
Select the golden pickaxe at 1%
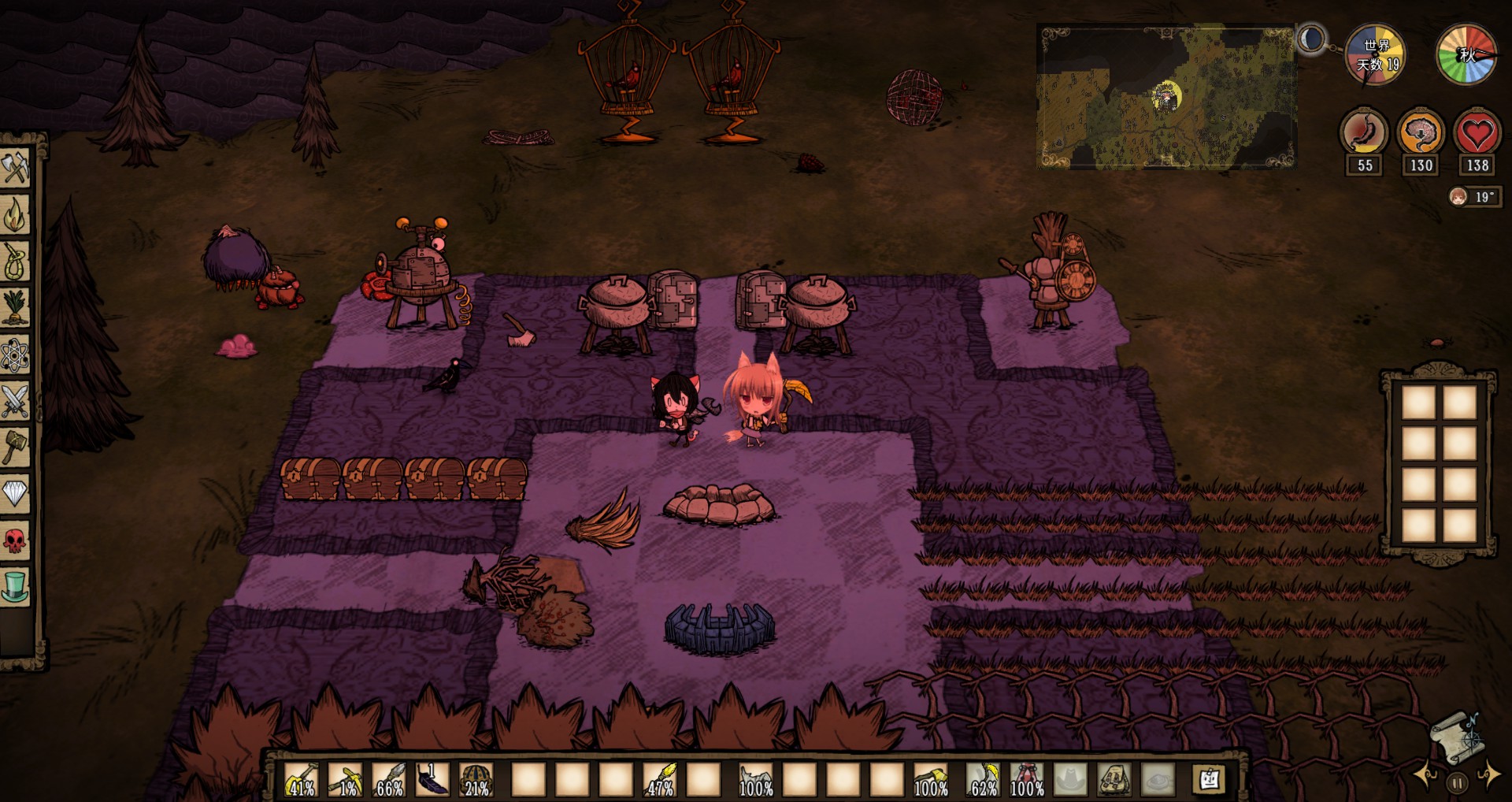point(345,779)
